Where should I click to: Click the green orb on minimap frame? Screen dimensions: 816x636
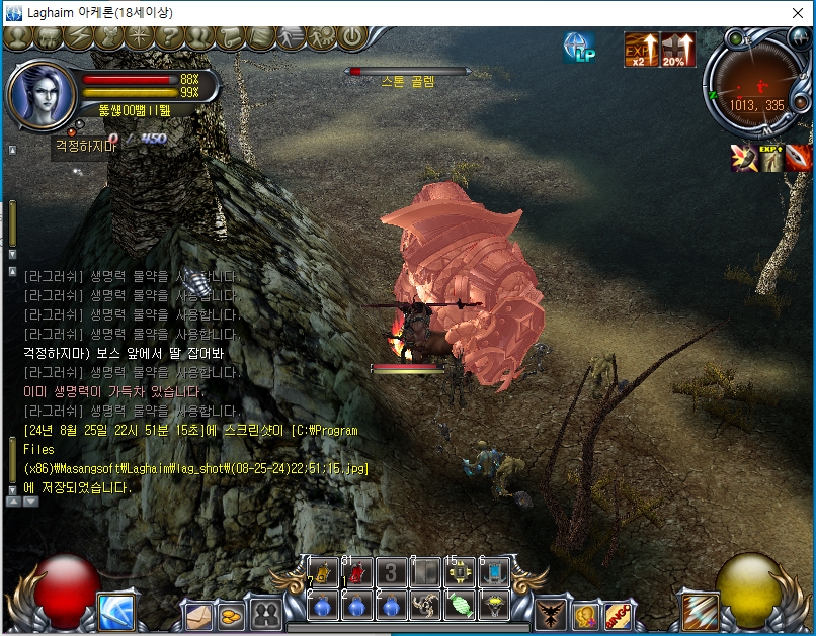click(736, 40)
